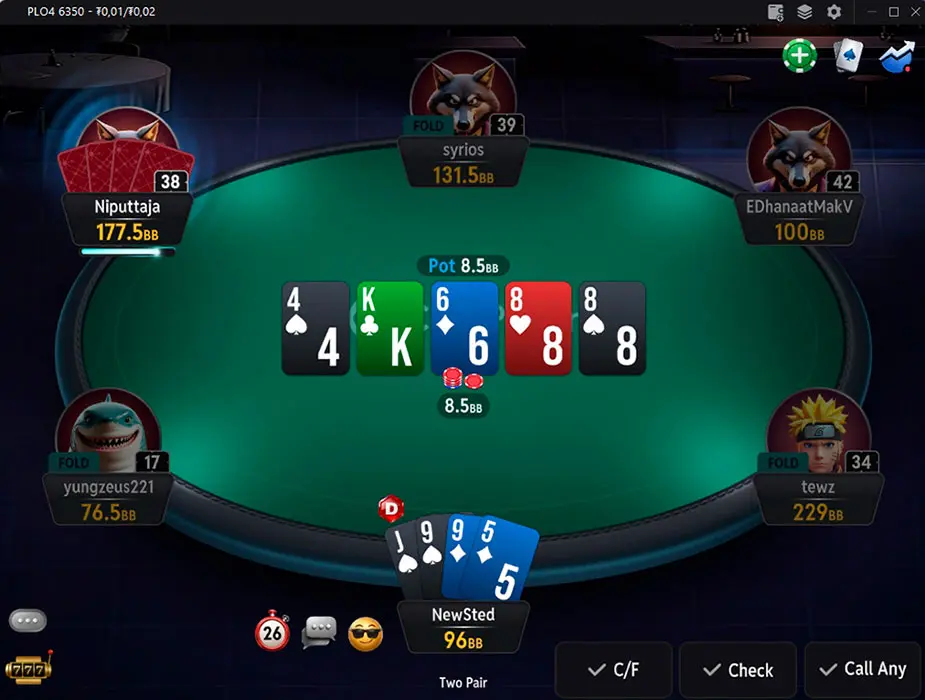Pick the sunglasses emoji reaction button
The height and width of the screenshot is (700, 925).
pos(365,633)
